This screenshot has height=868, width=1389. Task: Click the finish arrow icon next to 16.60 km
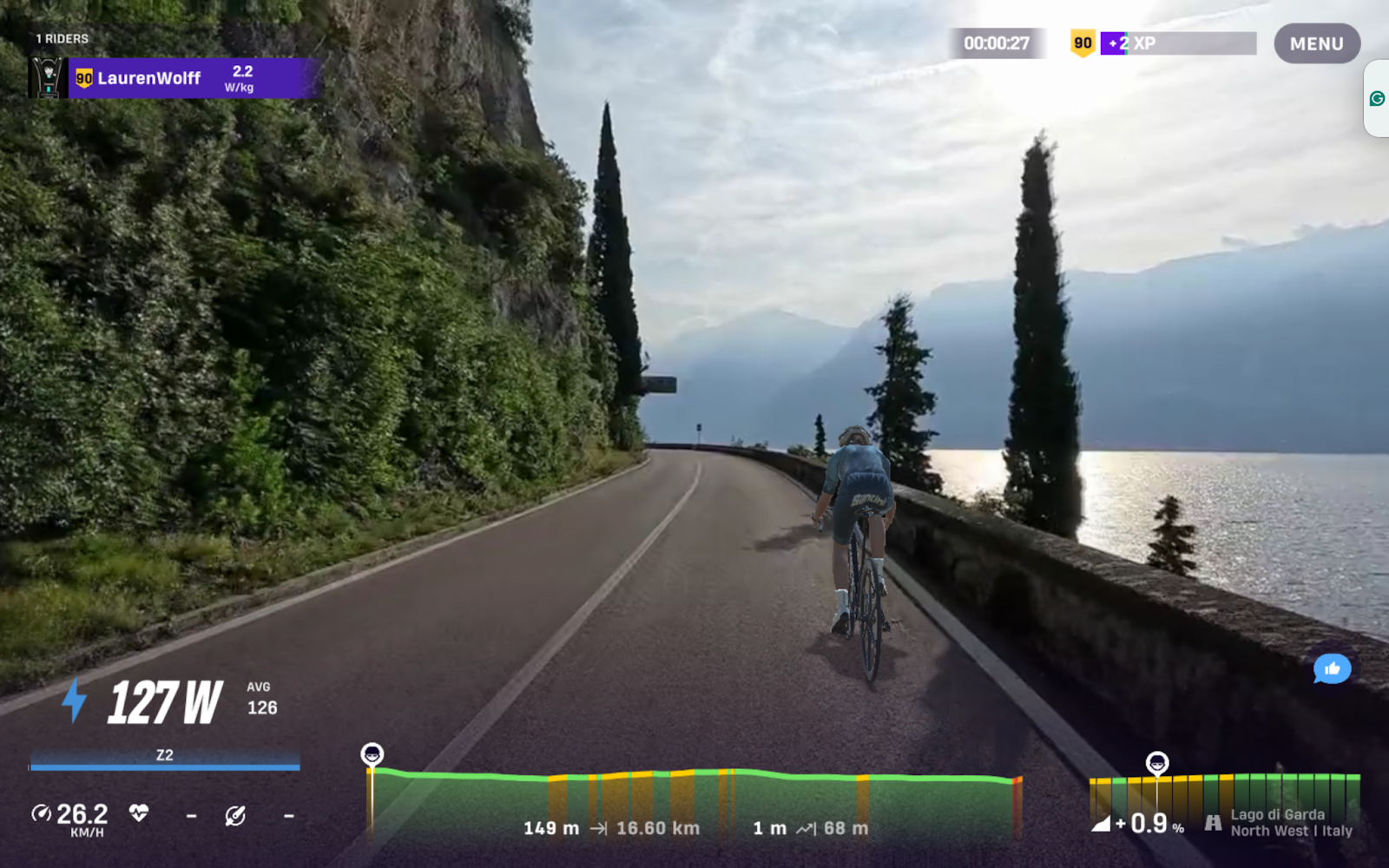point(599,828)
